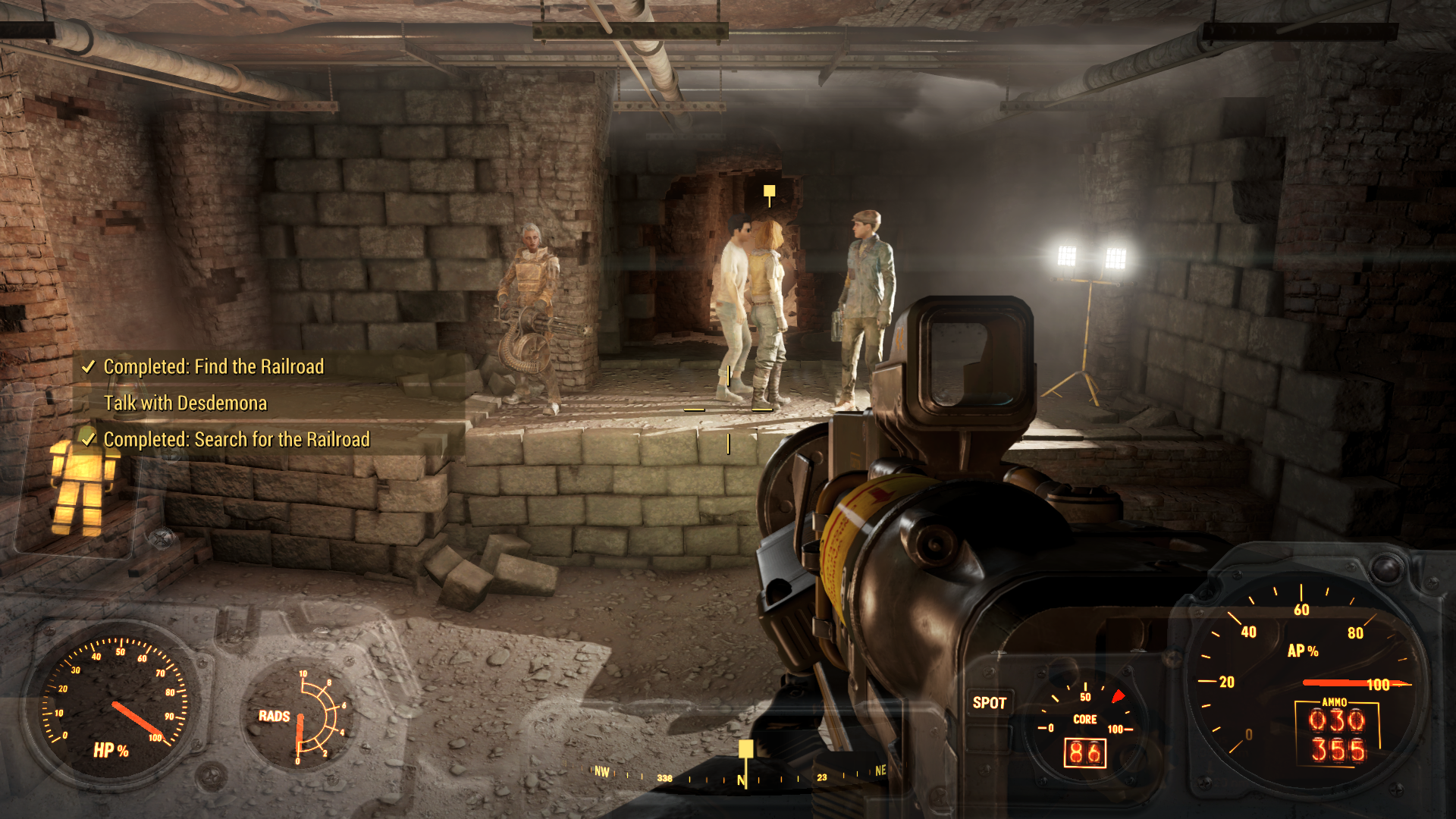Image resolution: width=1456 pixels, height=819 pixels.
Task: Open the power armor condition figure icon
Action: (x=80, y=485)
